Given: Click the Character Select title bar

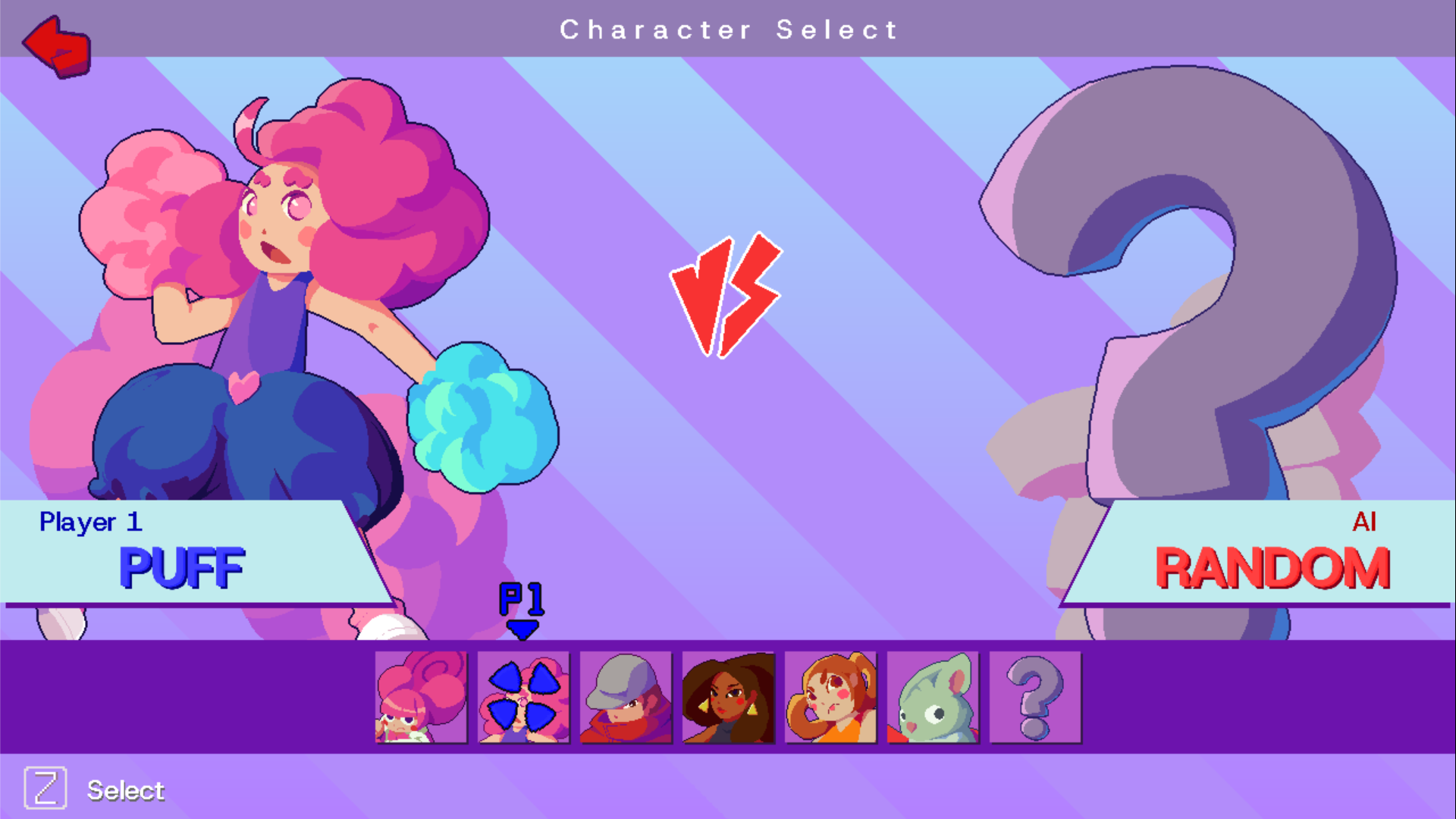Looking at the screenshot, I should (728, 29).
